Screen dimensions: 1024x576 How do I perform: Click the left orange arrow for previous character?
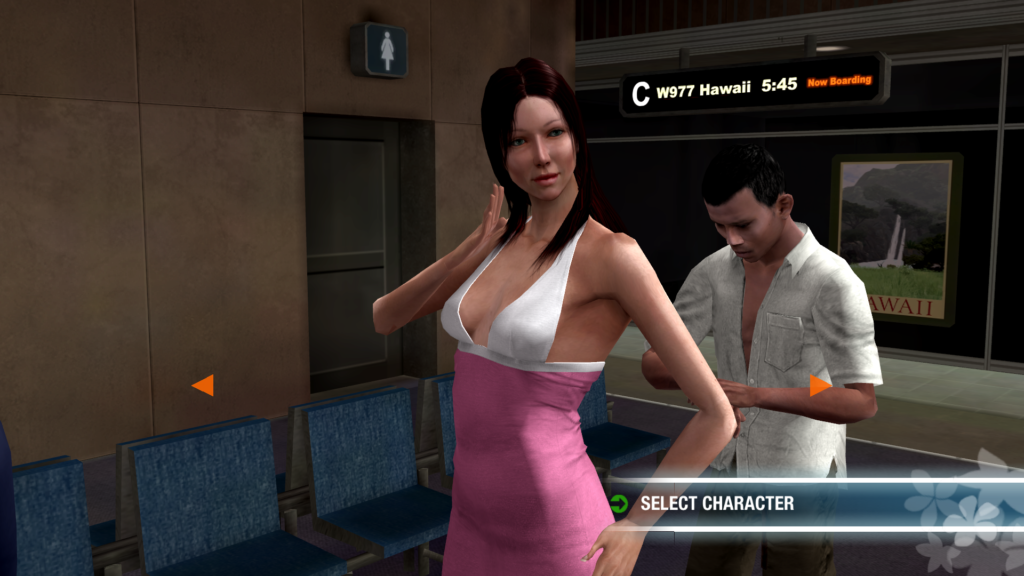pos(203,385)
